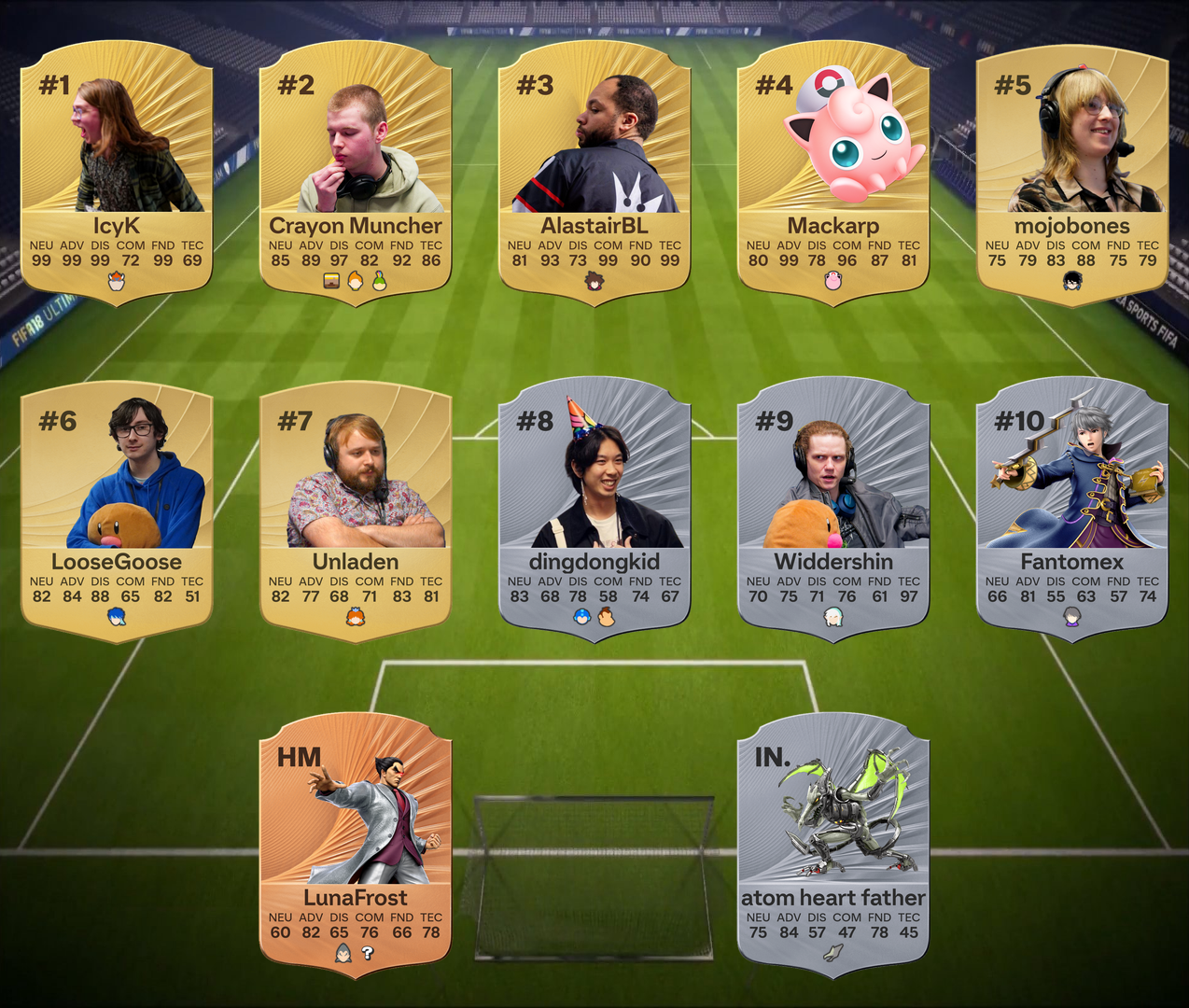Select the mojobones #5 card

coord(1072,173)
